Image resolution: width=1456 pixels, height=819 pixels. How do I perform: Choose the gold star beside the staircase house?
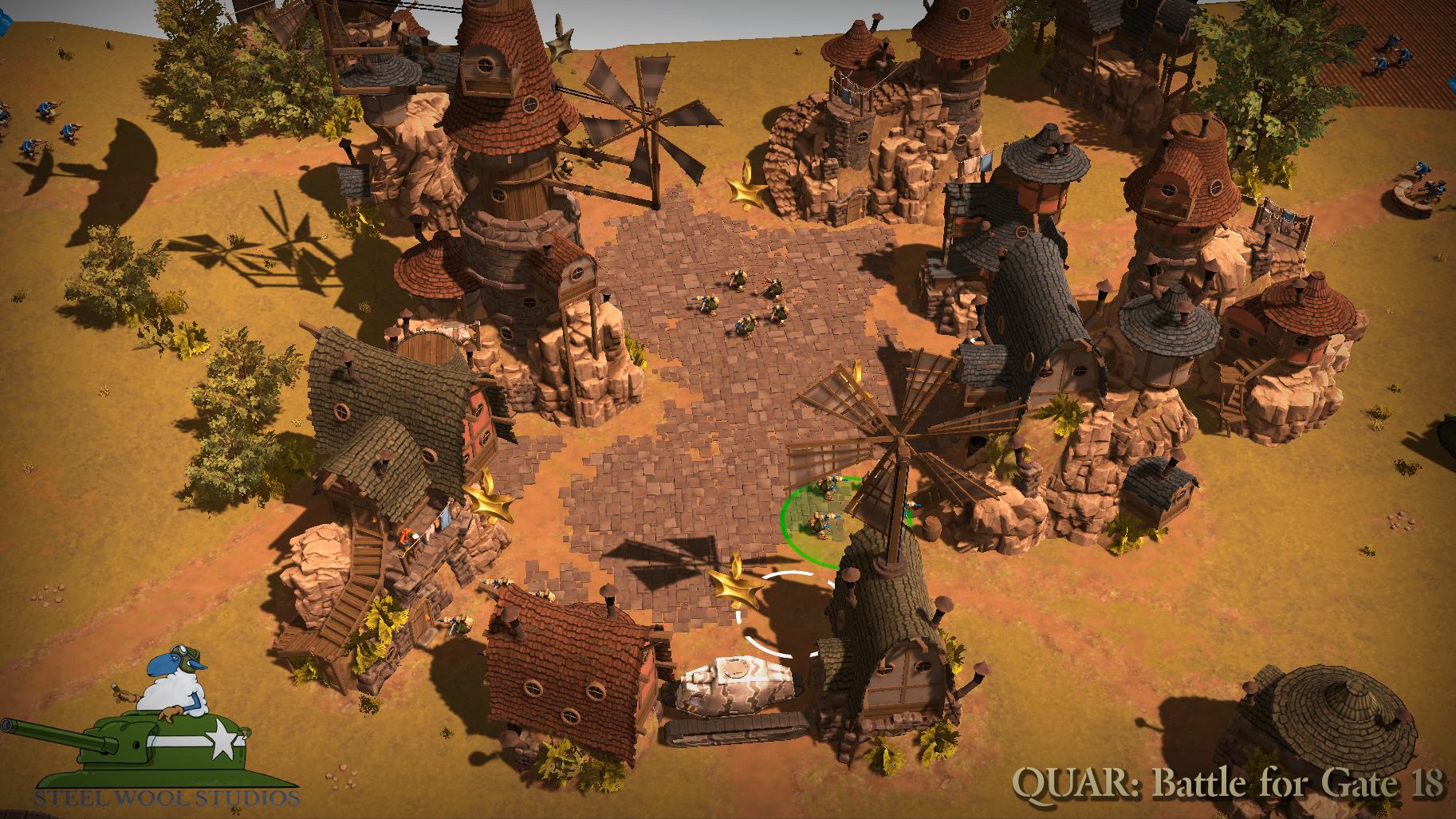tap(490, 502)
